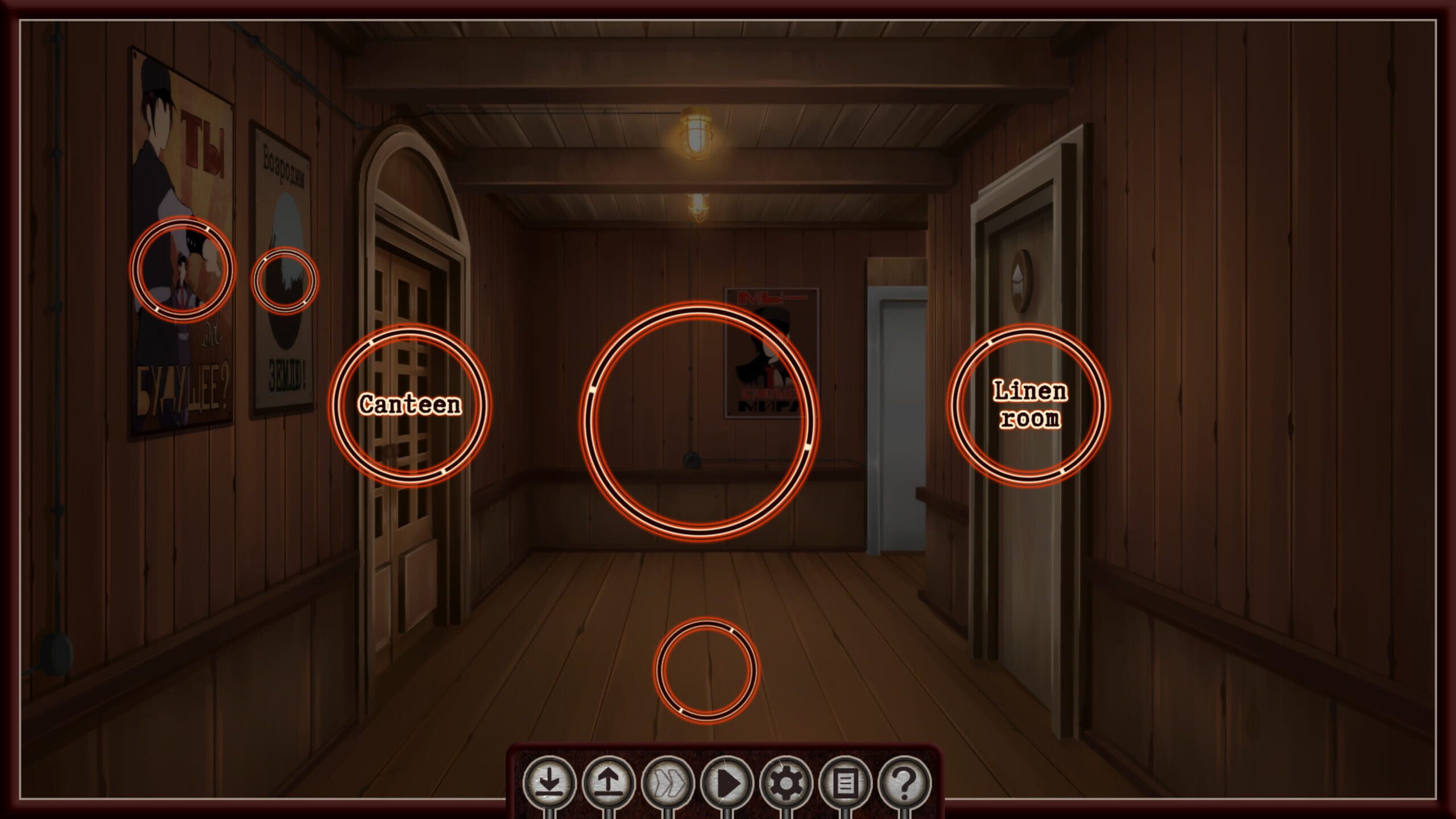
Task: Enter the Linen room hotspot
Action: click(x=1029, y=404)
